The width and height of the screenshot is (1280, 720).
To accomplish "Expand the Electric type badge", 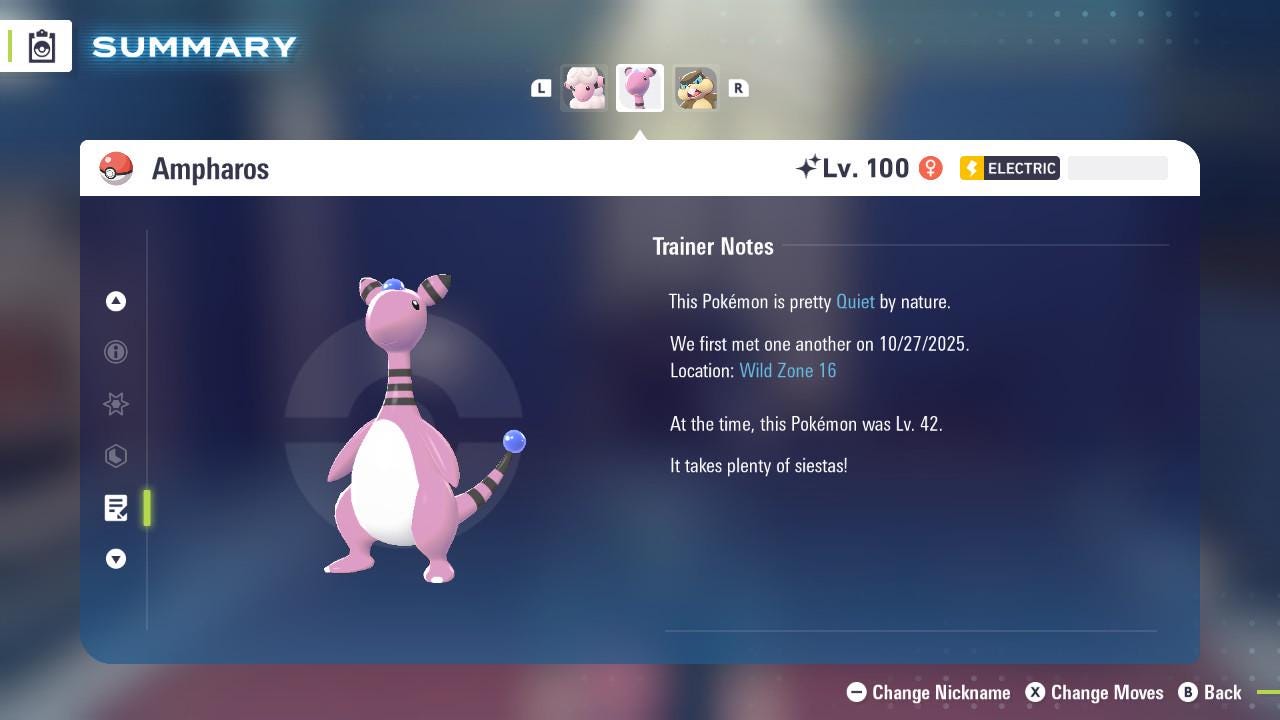I will click(x=1010, y=168).
